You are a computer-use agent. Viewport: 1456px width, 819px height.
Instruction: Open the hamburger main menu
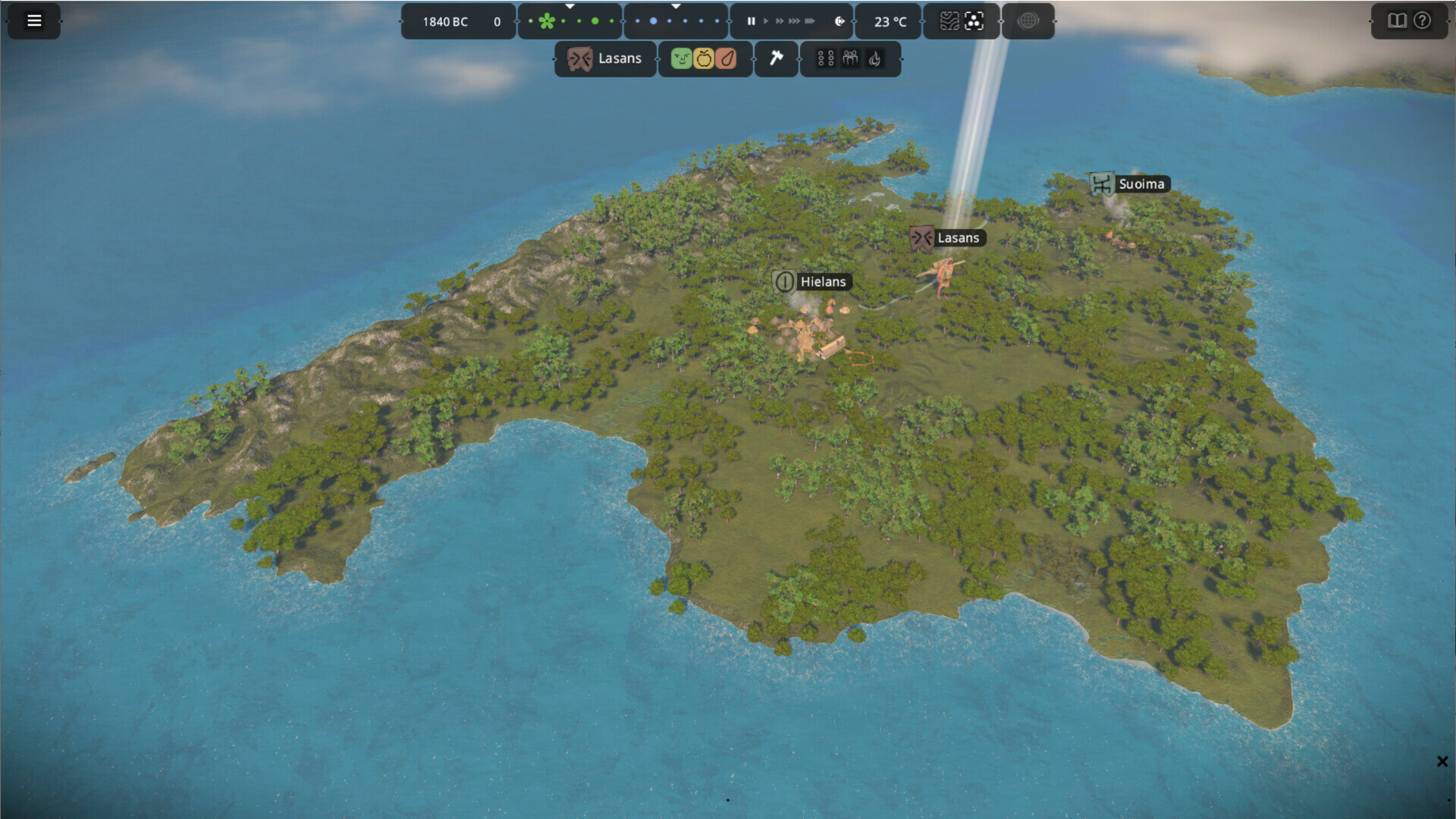(33, 20)
